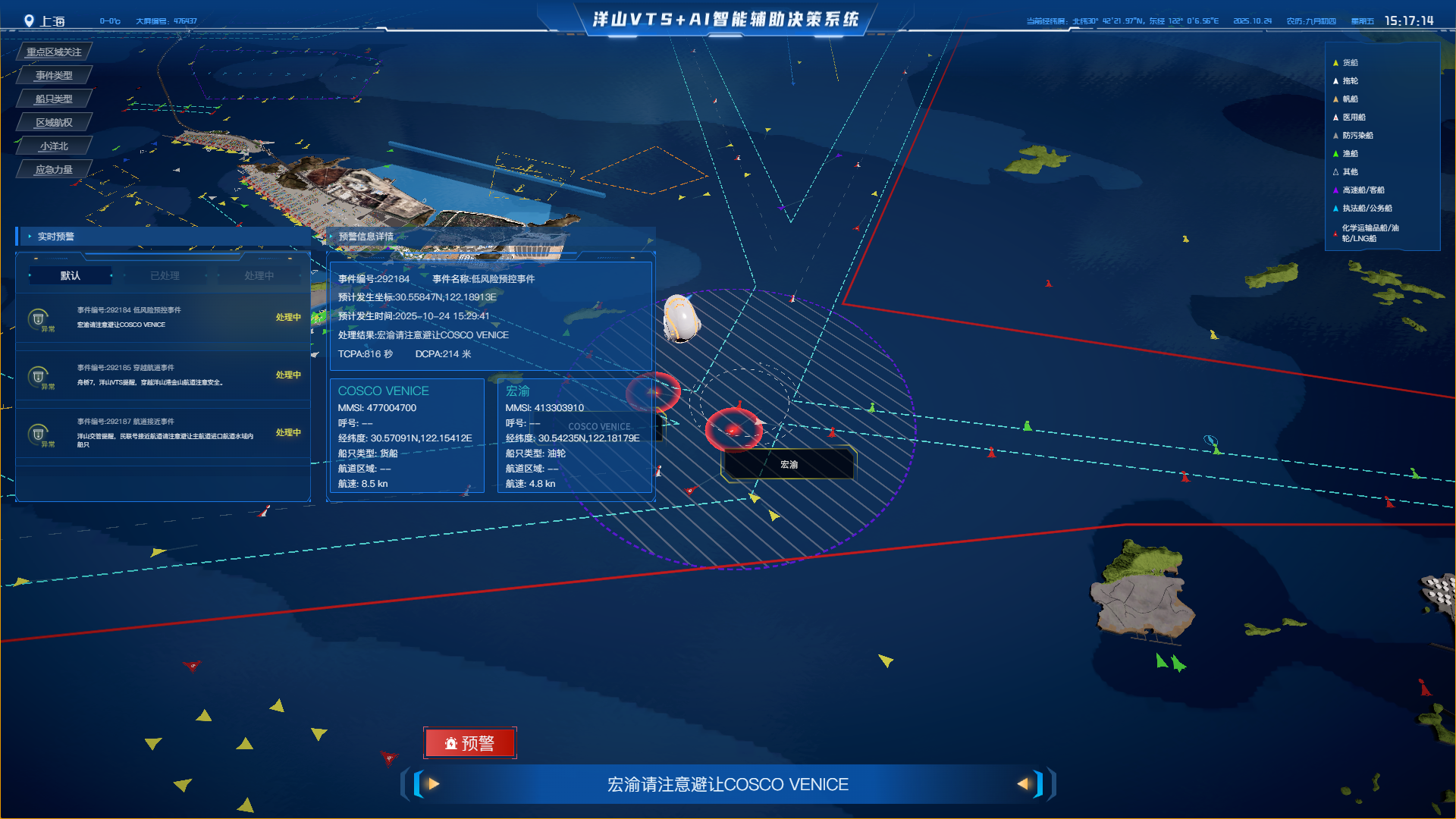Toggle the 执法船/公务船 legend entry
Screen dimensions: 1456x819
point(1367,209)
